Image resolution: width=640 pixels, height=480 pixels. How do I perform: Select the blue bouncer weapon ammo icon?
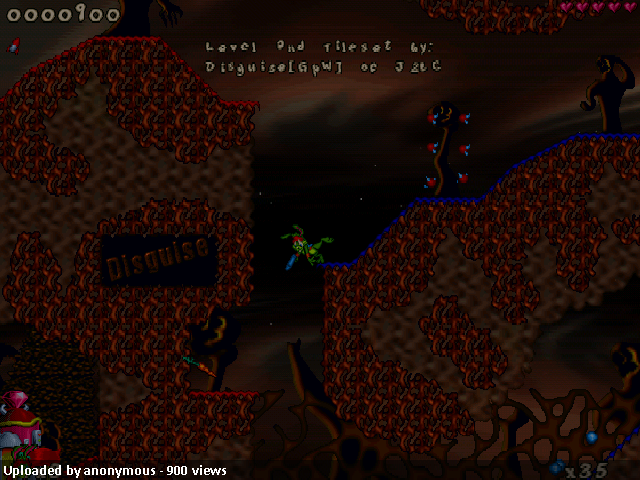(x=556, y=467)
